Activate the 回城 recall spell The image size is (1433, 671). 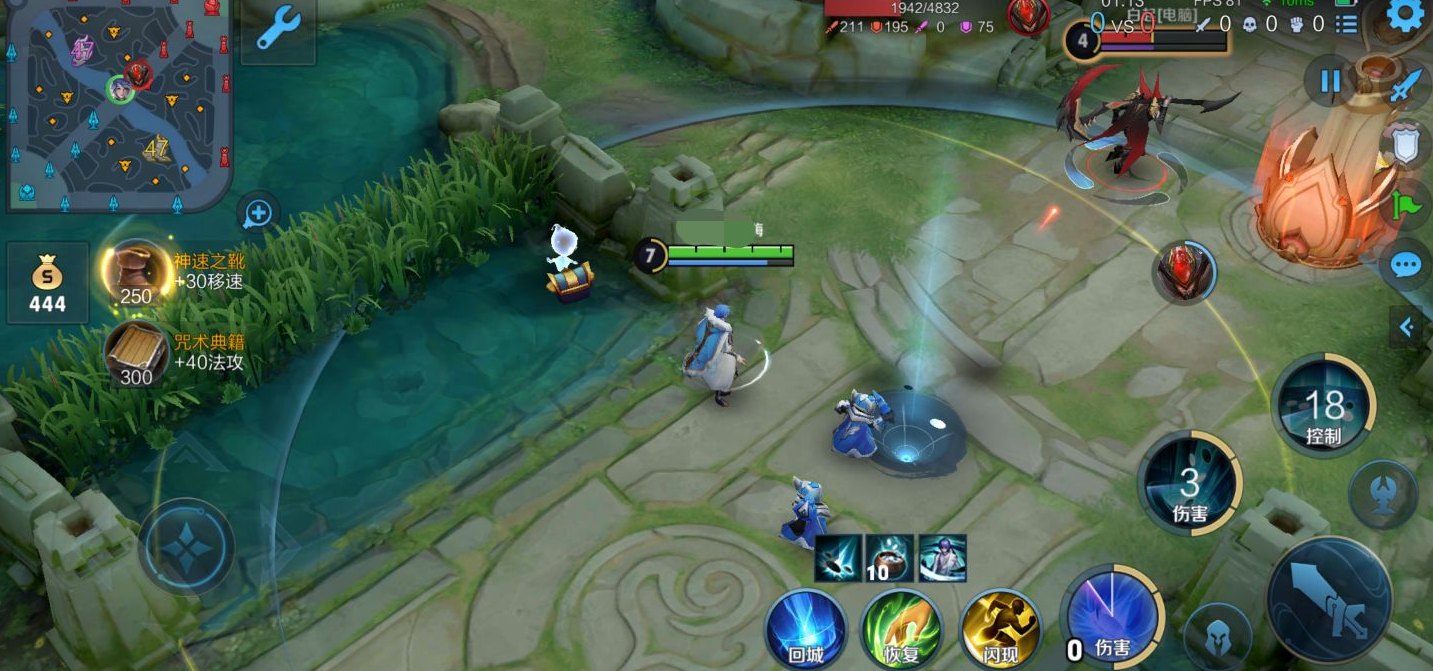806,630
